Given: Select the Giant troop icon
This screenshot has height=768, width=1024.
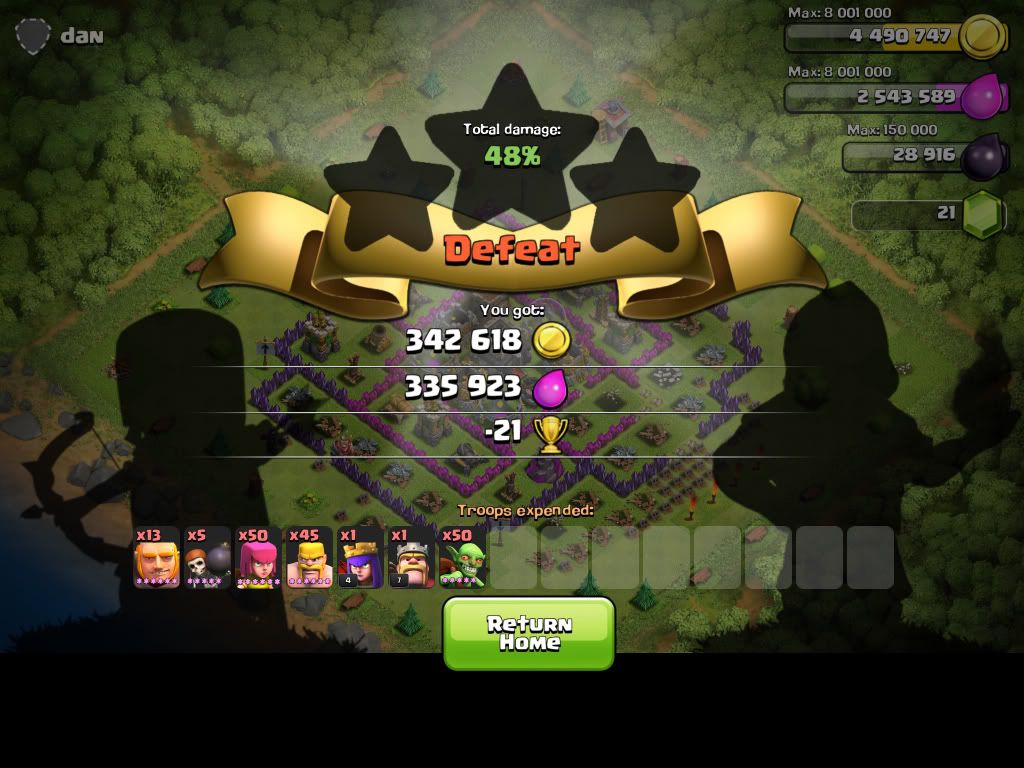Looking at the screenshot, I should pos(157,558).
